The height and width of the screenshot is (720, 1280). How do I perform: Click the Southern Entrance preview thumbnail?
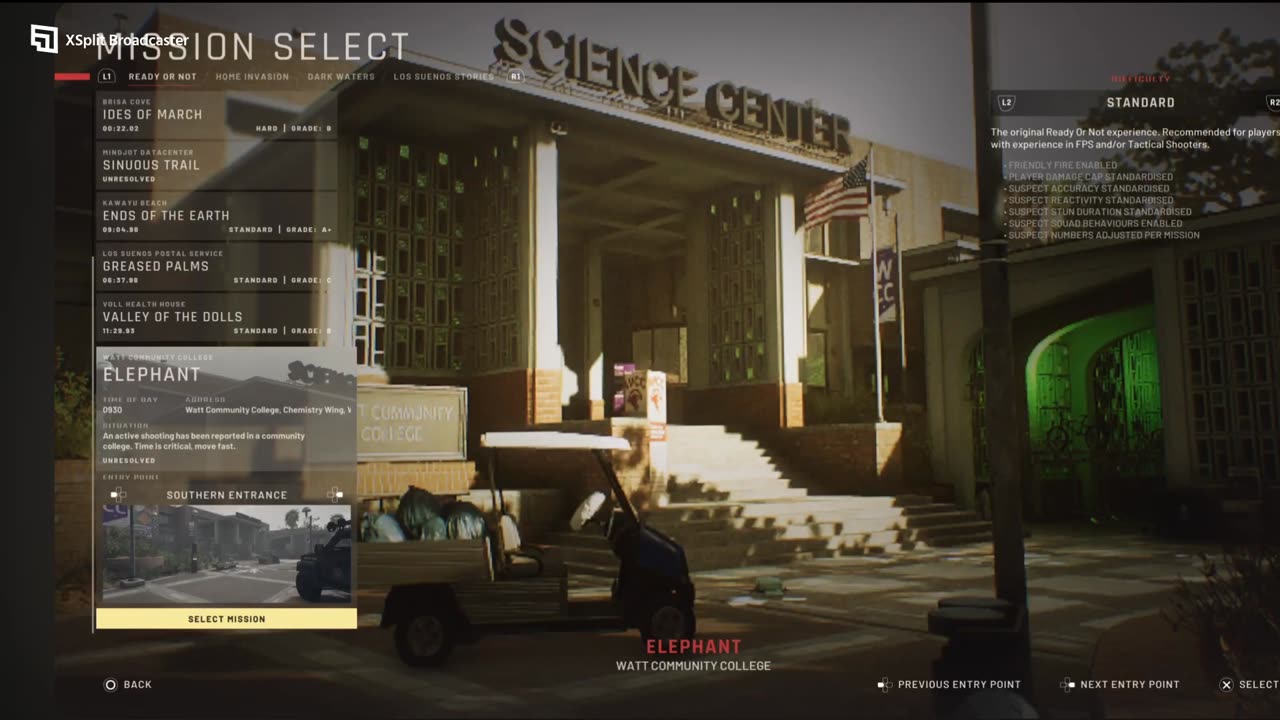226,554
